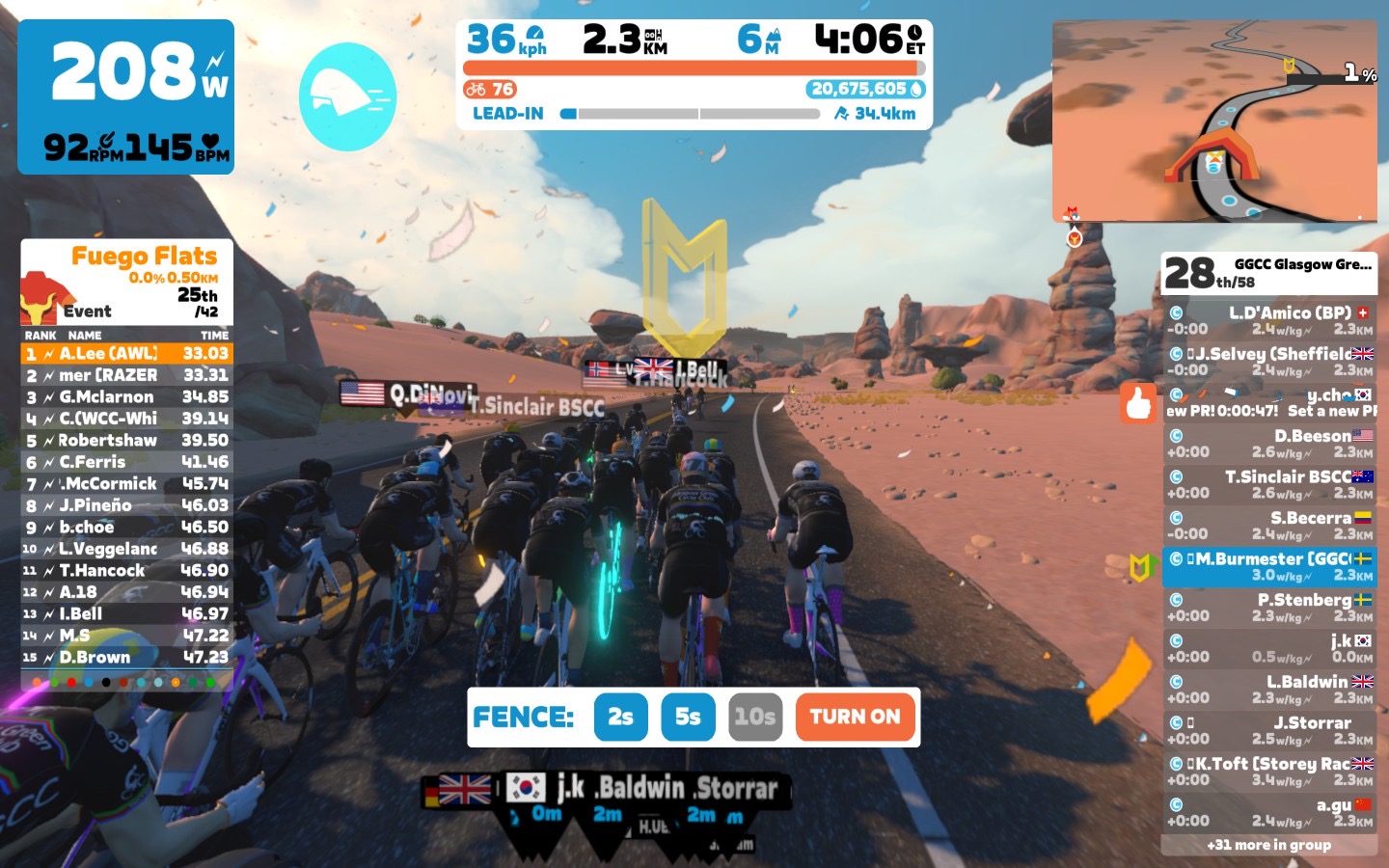Pick P.Stenberg from the riders list
Screen dimensions: 1389x868
[x=1268, y=607]
